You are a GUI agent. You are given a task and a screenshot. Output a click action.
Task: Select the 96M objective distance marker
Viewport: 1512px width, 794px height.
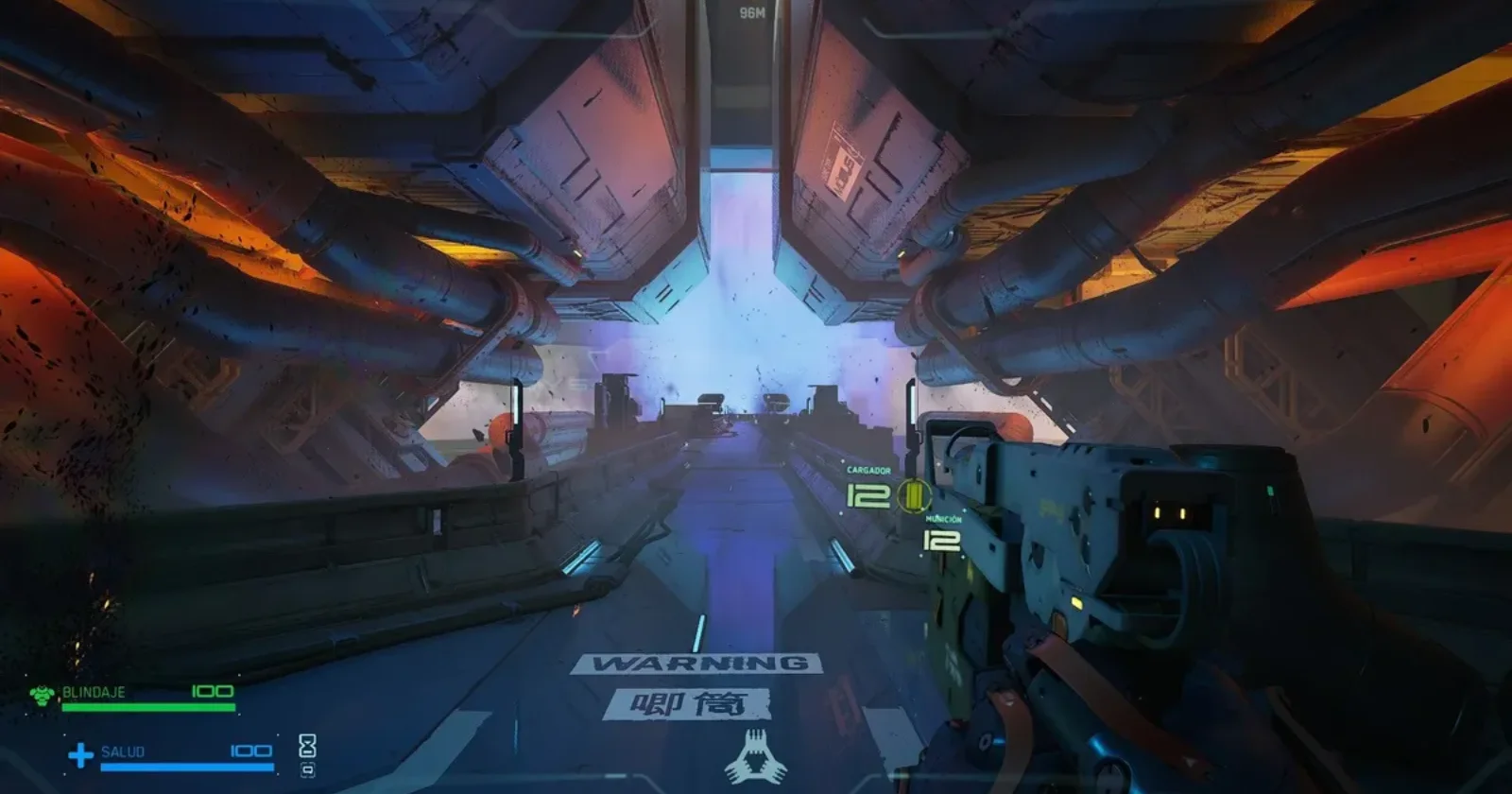[752, 13]
